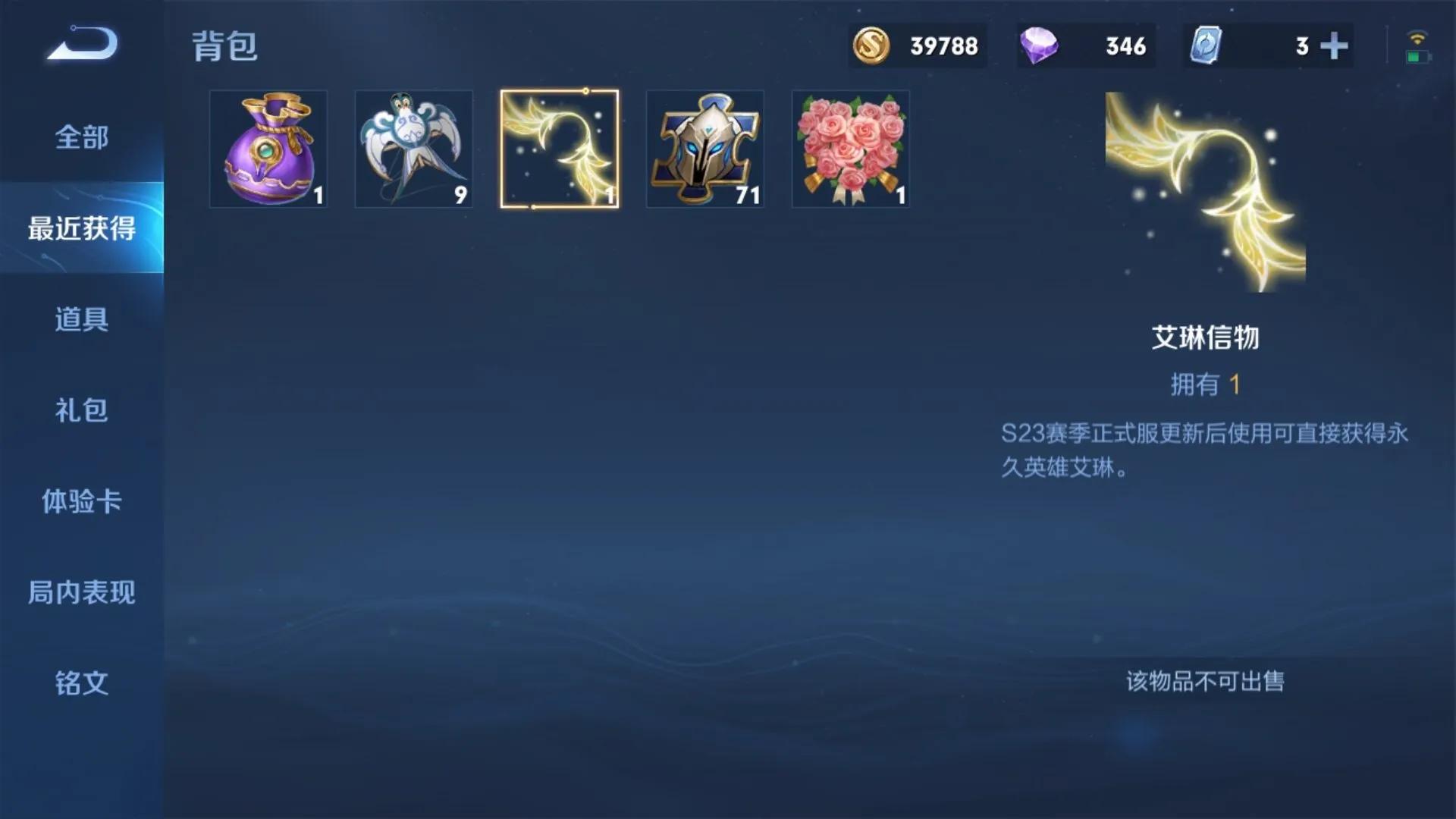Click the armored helmet badge item showing 71
This screenshot has width=1456, height=819.
click(x=704, y=149)
